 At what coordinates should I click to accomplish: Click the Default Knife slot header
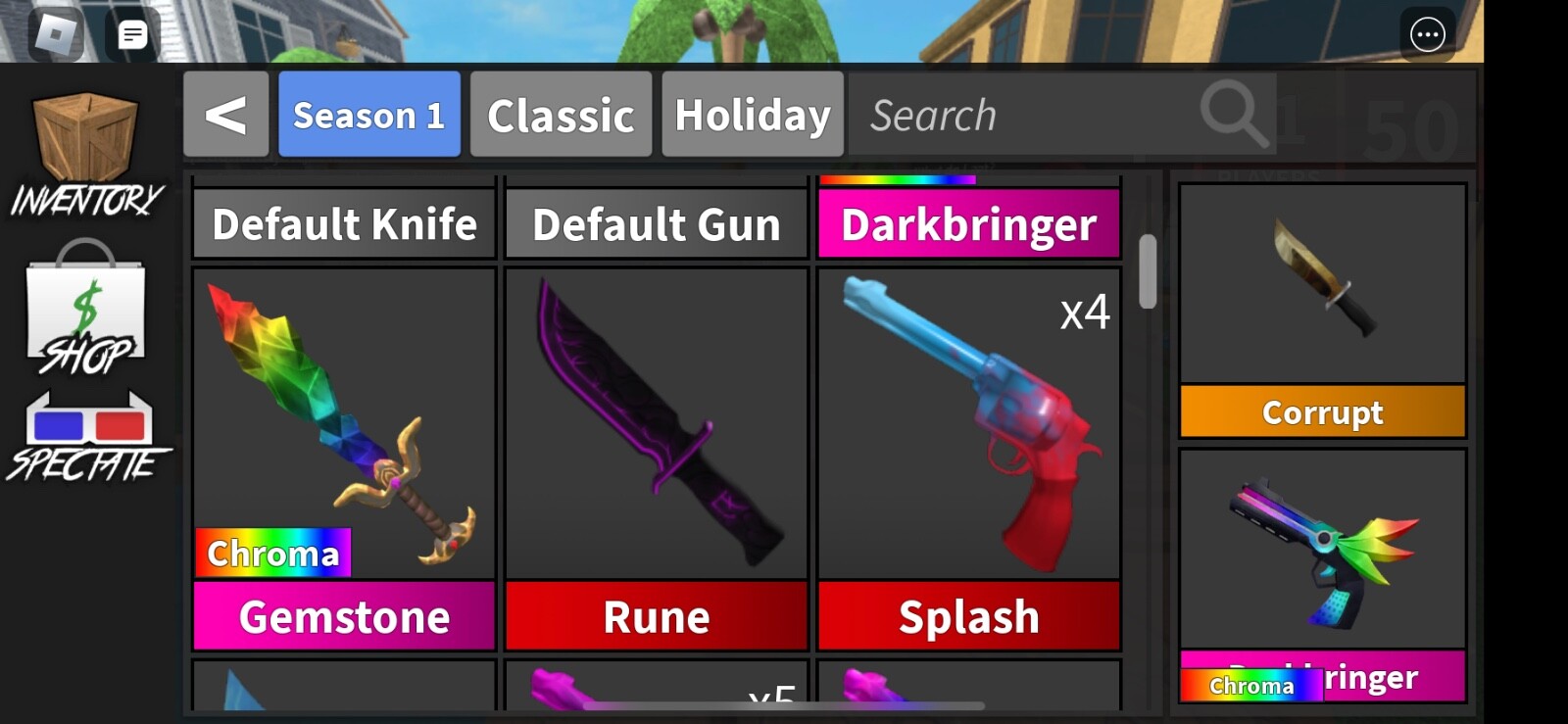343,224
